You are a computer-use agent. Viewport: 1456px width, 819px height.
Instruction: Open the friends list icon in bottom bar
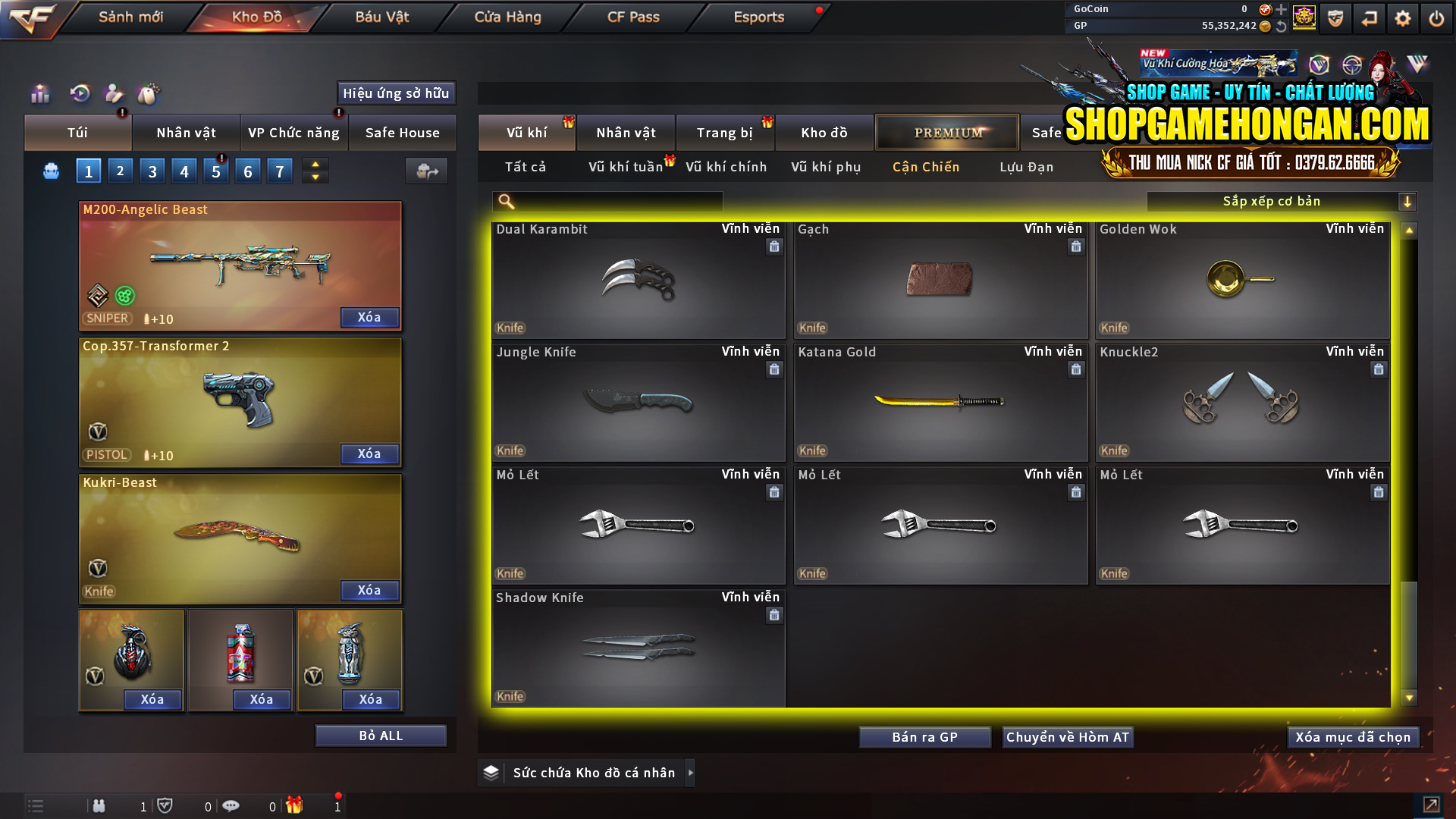(x=99, y=806)
